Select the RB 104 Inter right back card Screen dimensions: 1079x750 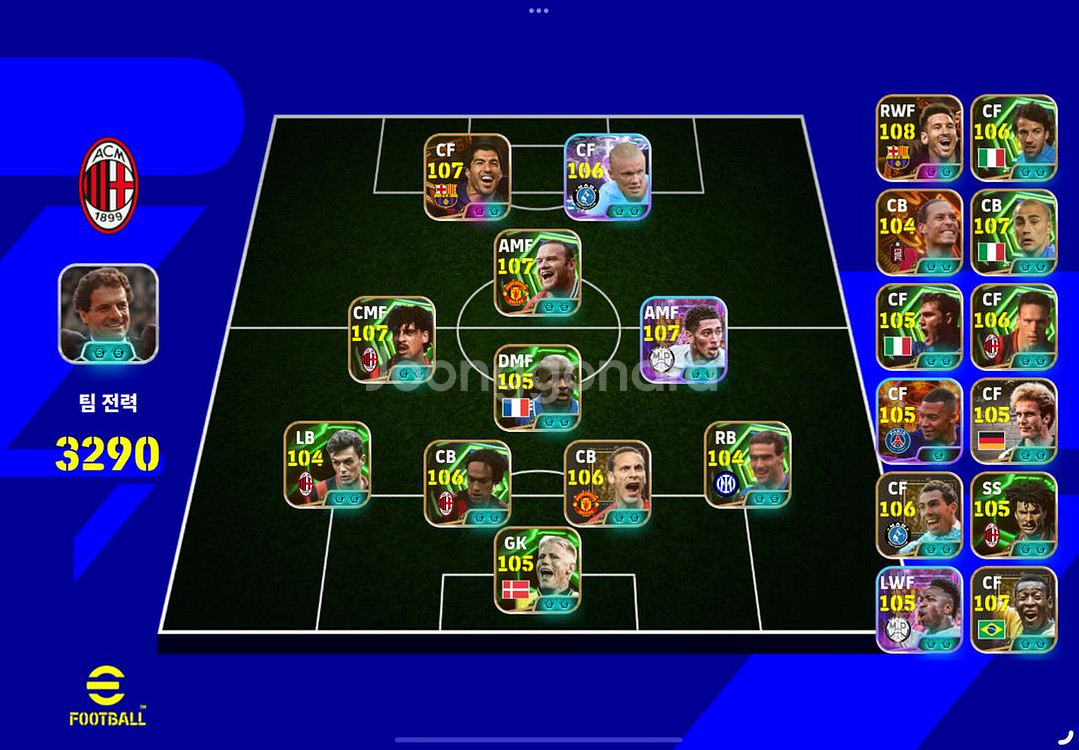click(x=747, y=464)
